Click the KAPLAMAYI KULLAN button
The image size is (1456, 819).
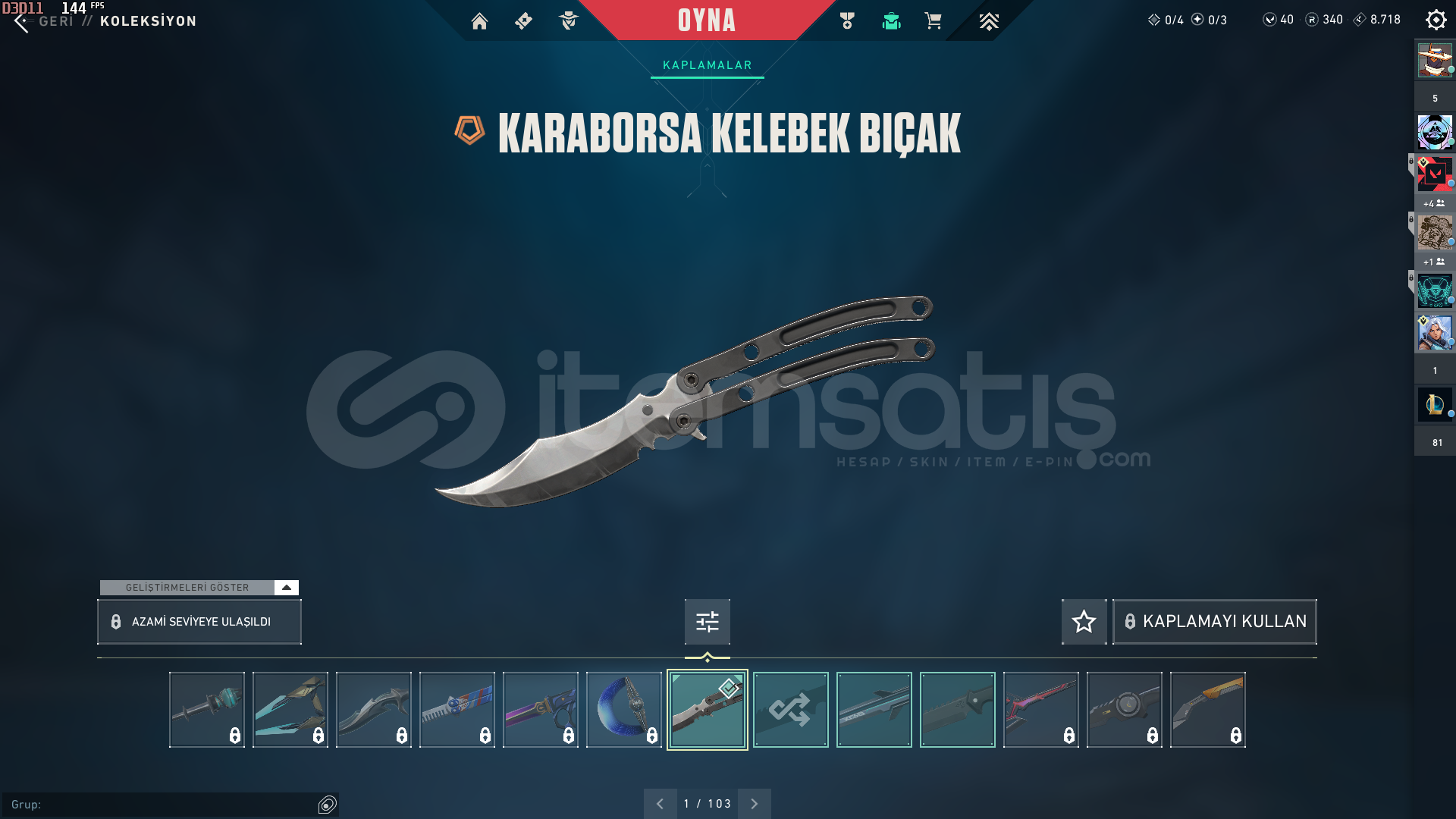point(1213,621)
